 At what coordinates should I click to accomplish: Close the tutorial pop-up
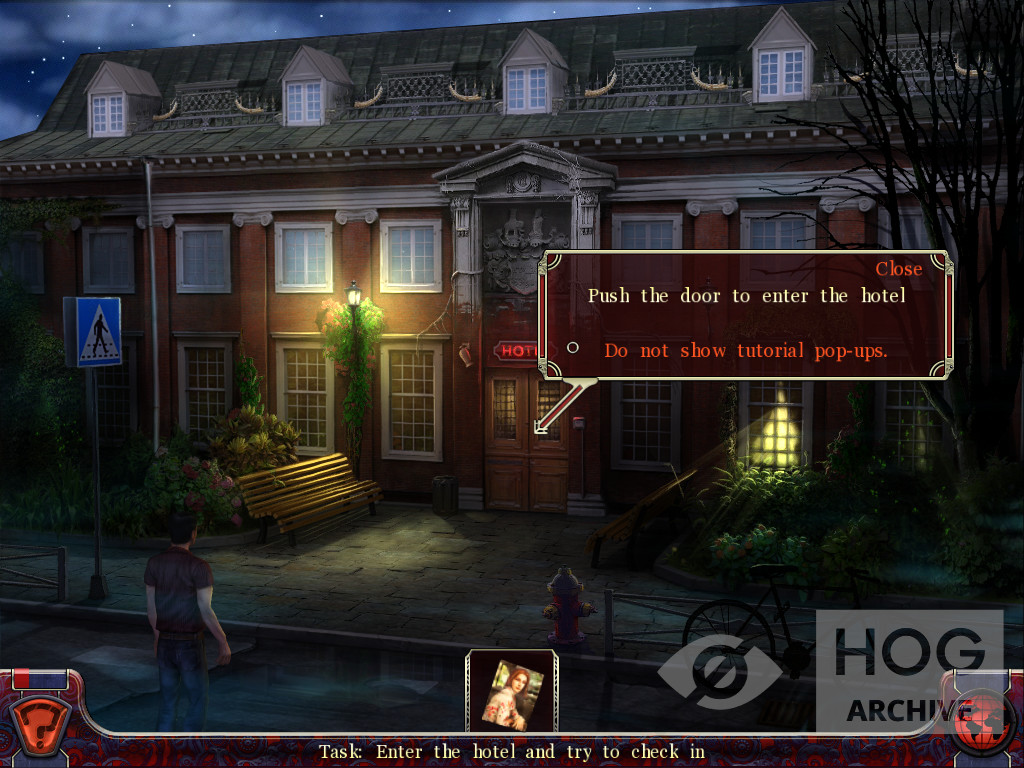click(x=898, y=268)
